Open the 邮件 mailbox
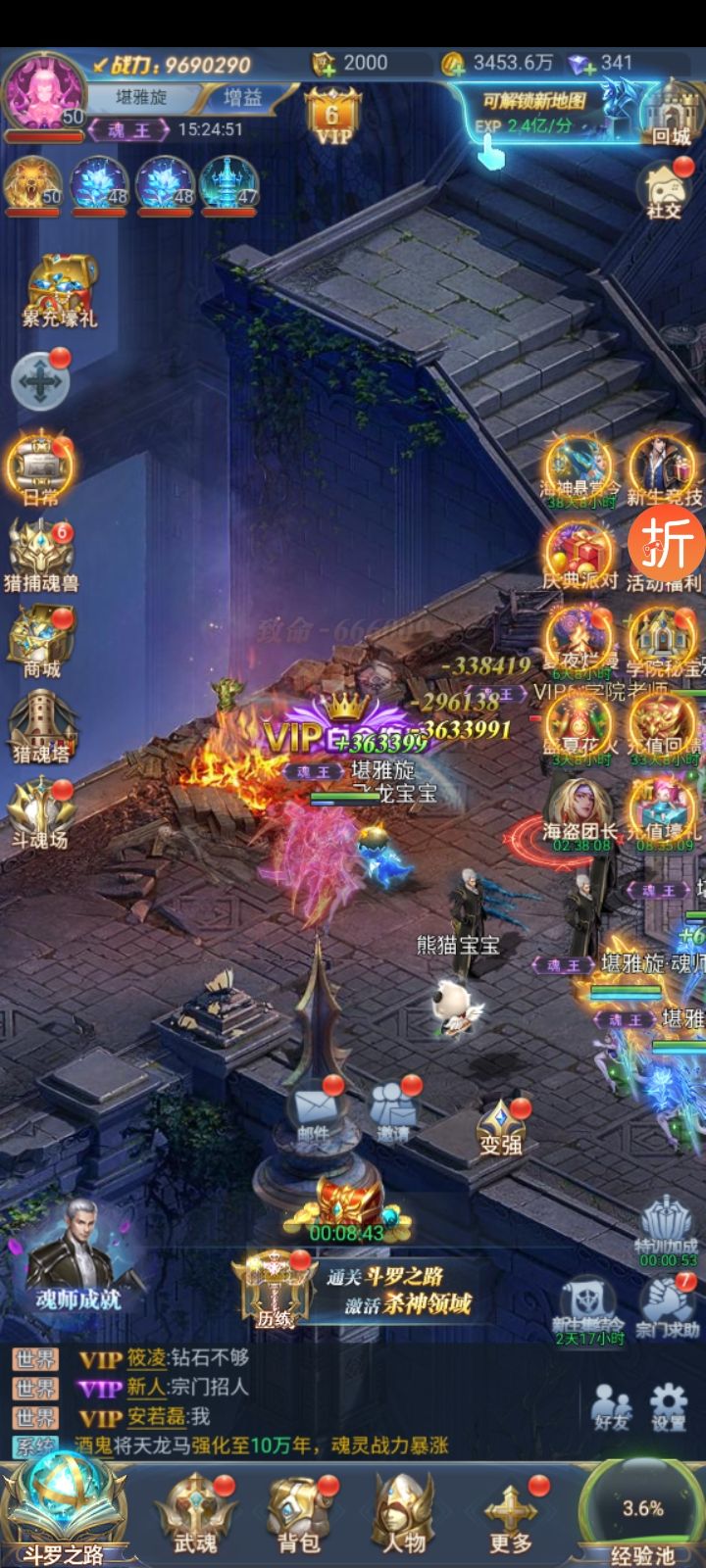The image size is (706, 1568). point(314,1112)
